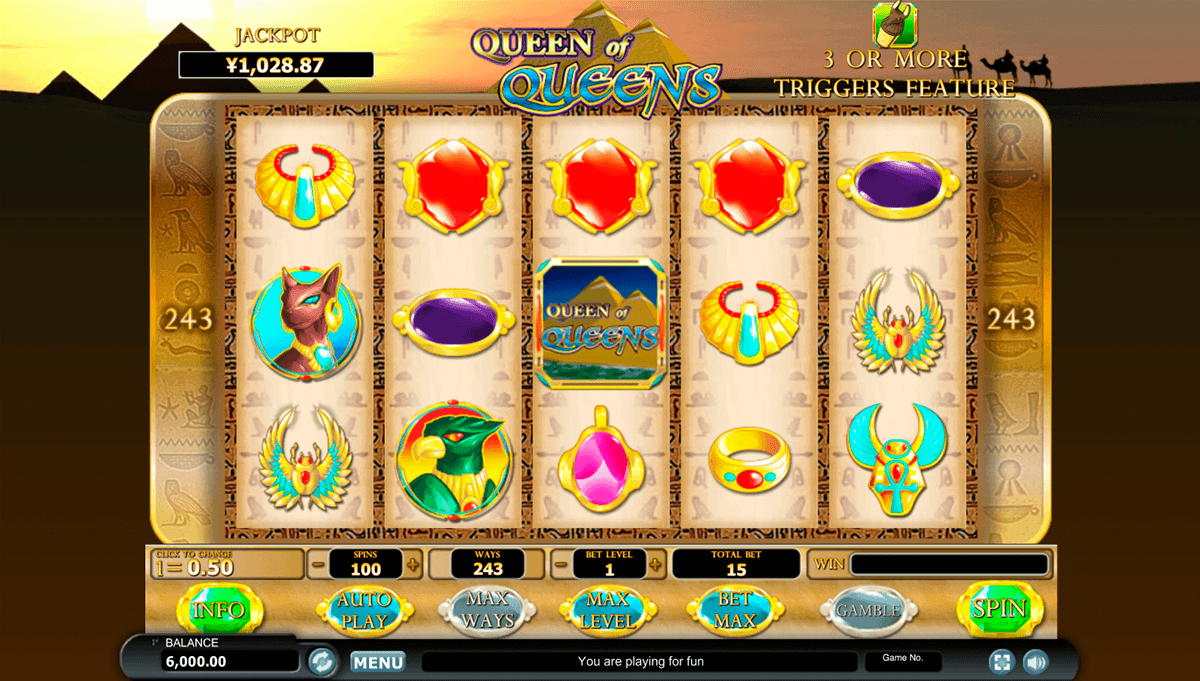Select the Max Ways button
Viewport: 1200px width, 681px height.
[487, 609]
